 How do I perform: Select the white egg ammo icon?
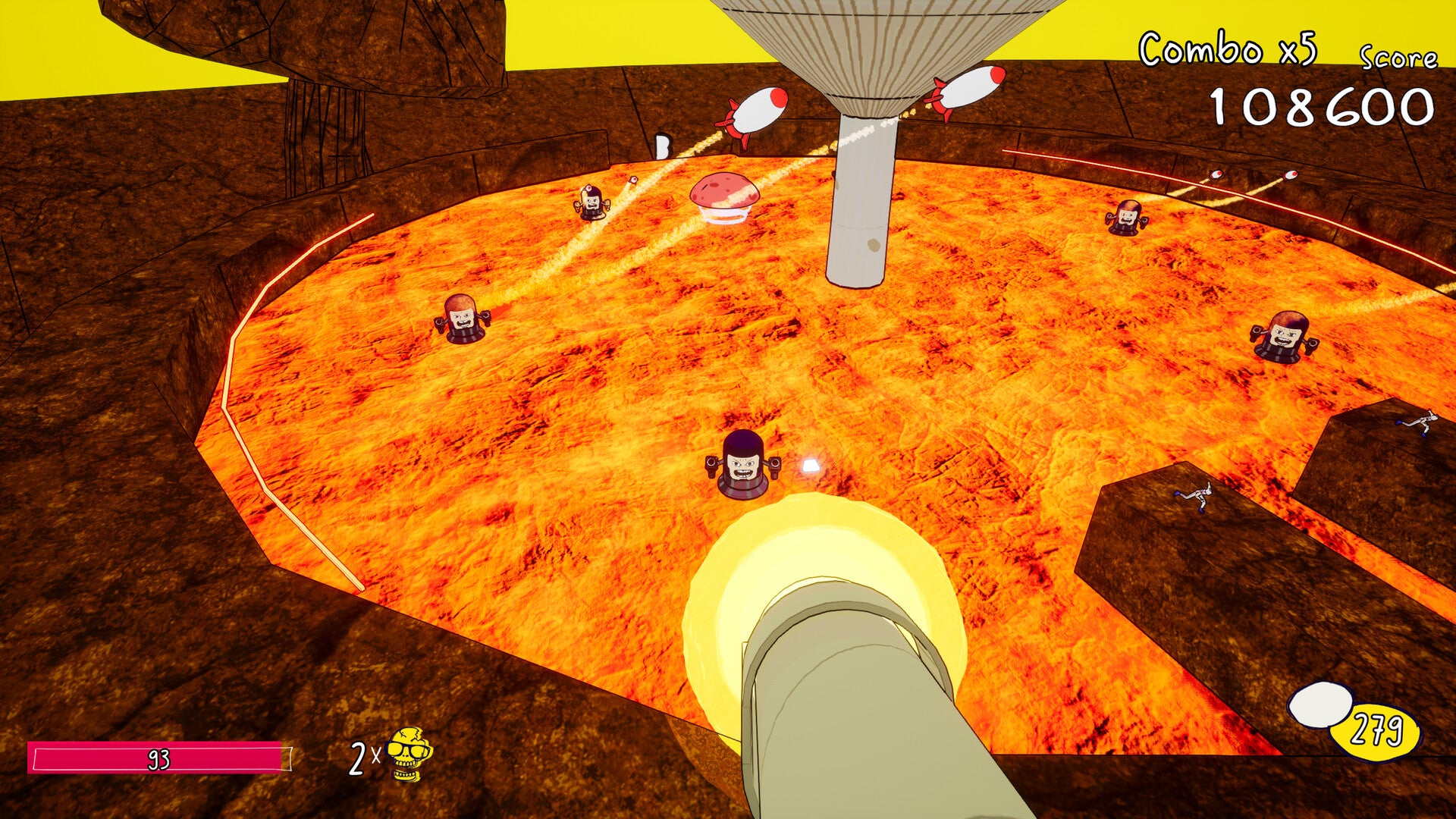point(1319,704)
